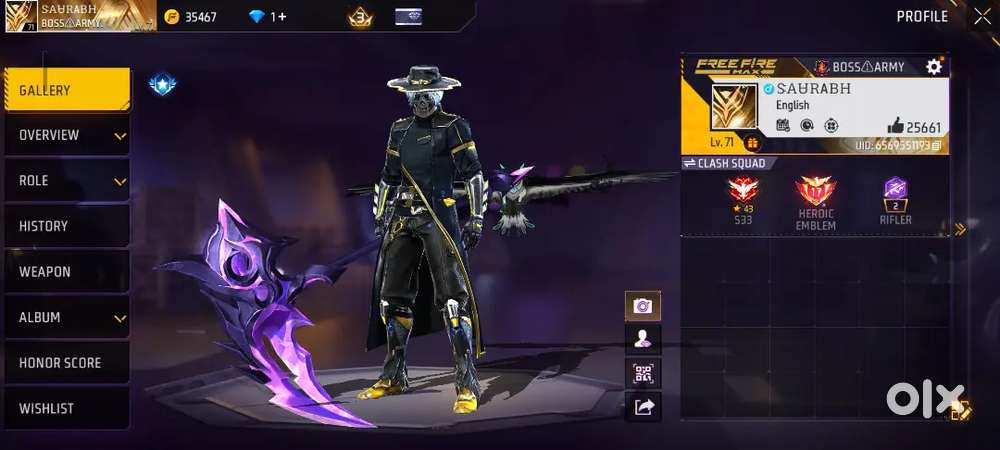View the Honor Score page
Screen dimensions: 1000x450
[66, 363]
